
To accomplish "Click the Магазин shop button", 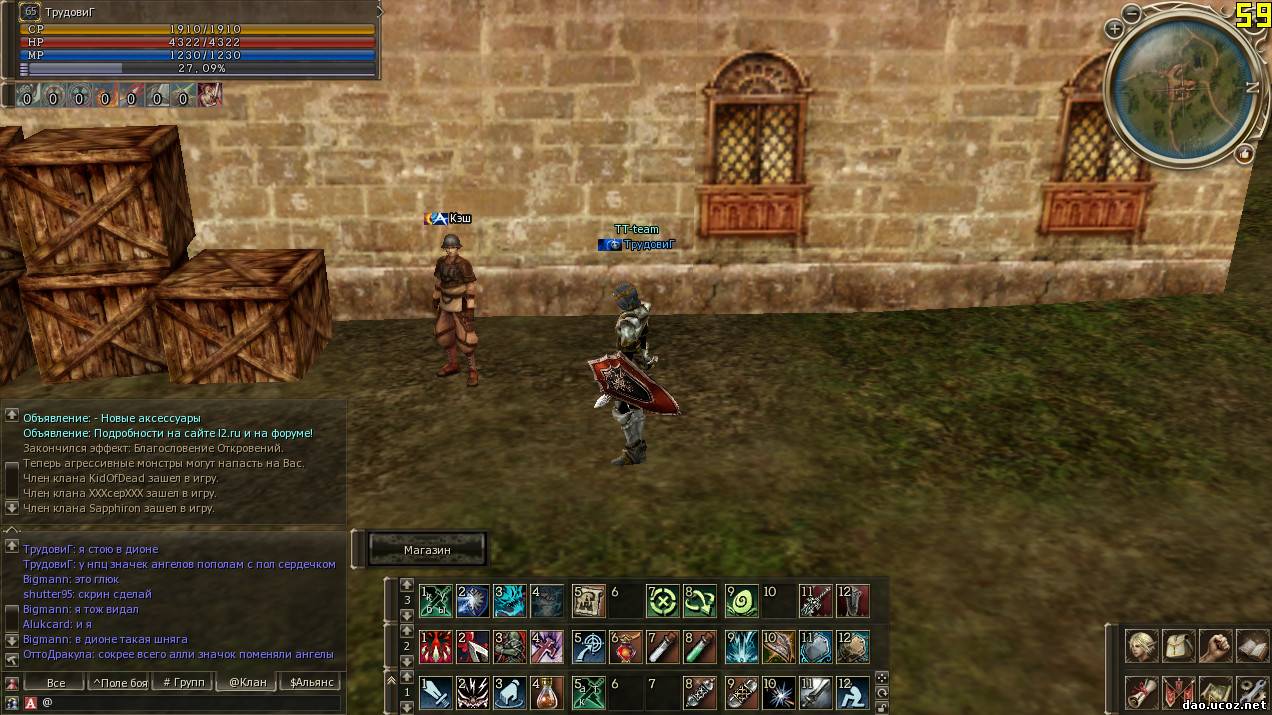I will tap(427, 549).
